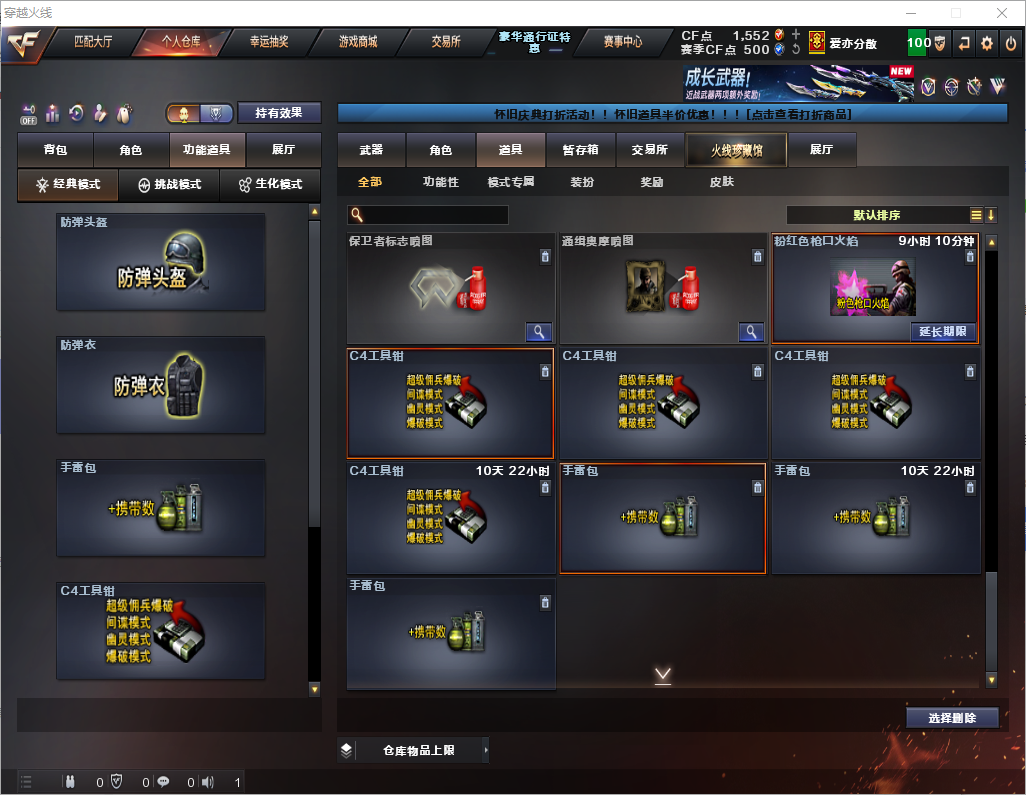Switch to 生化模式 mode tab
Screen dimensions: 1026x795
(269, 185)
